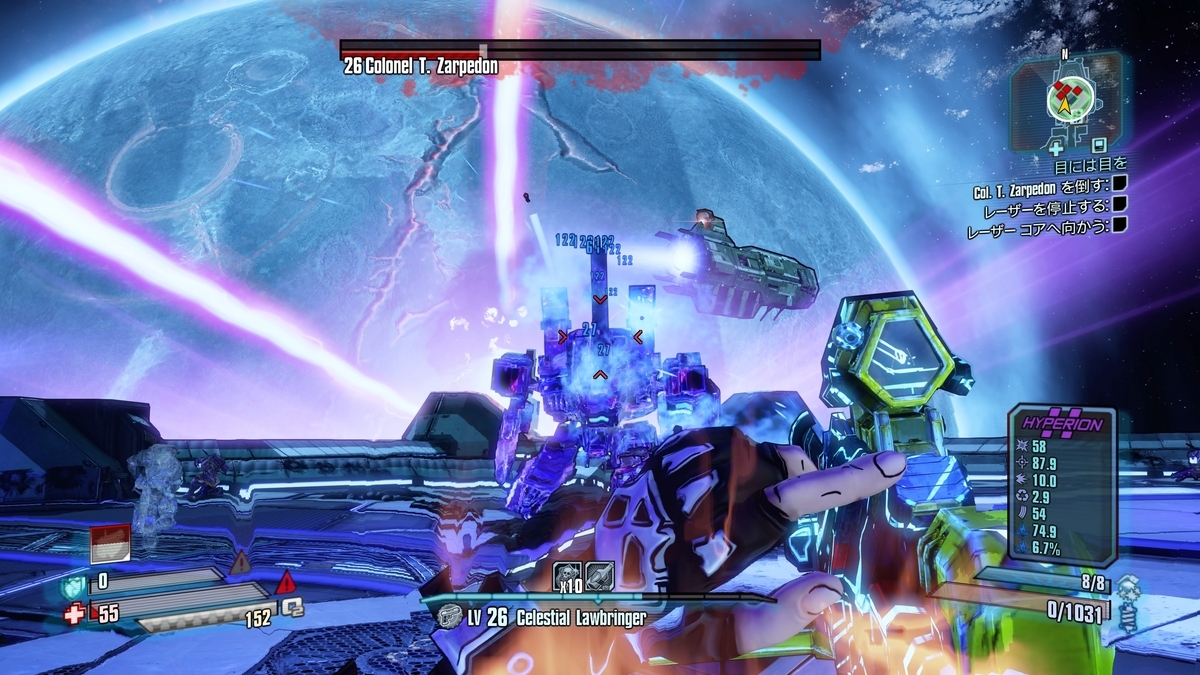Tick the Col. T. Zarpedon objective checkbox
The width and height of the screenshot is (1200, 675).
(x=1120, y=184)
